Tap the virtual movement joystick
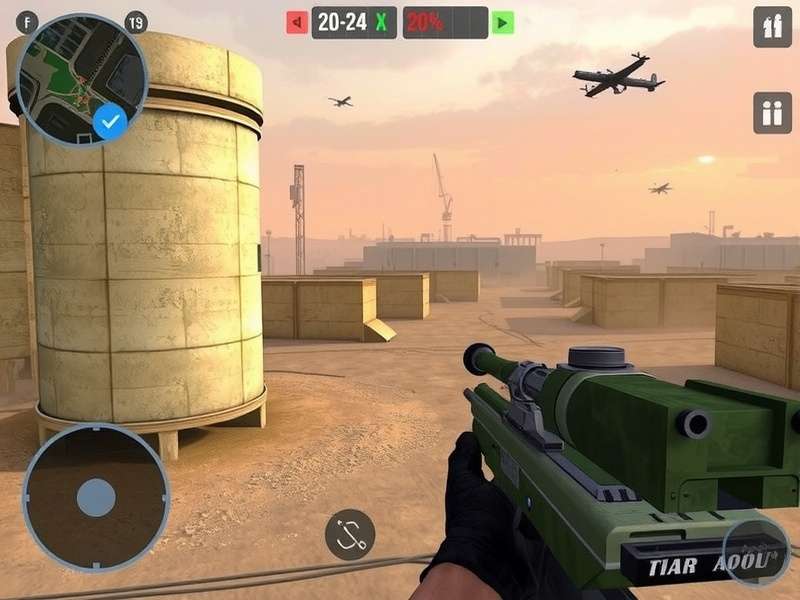Image resolution: width=800 pixels, height=600 pixels. [96, 497]
